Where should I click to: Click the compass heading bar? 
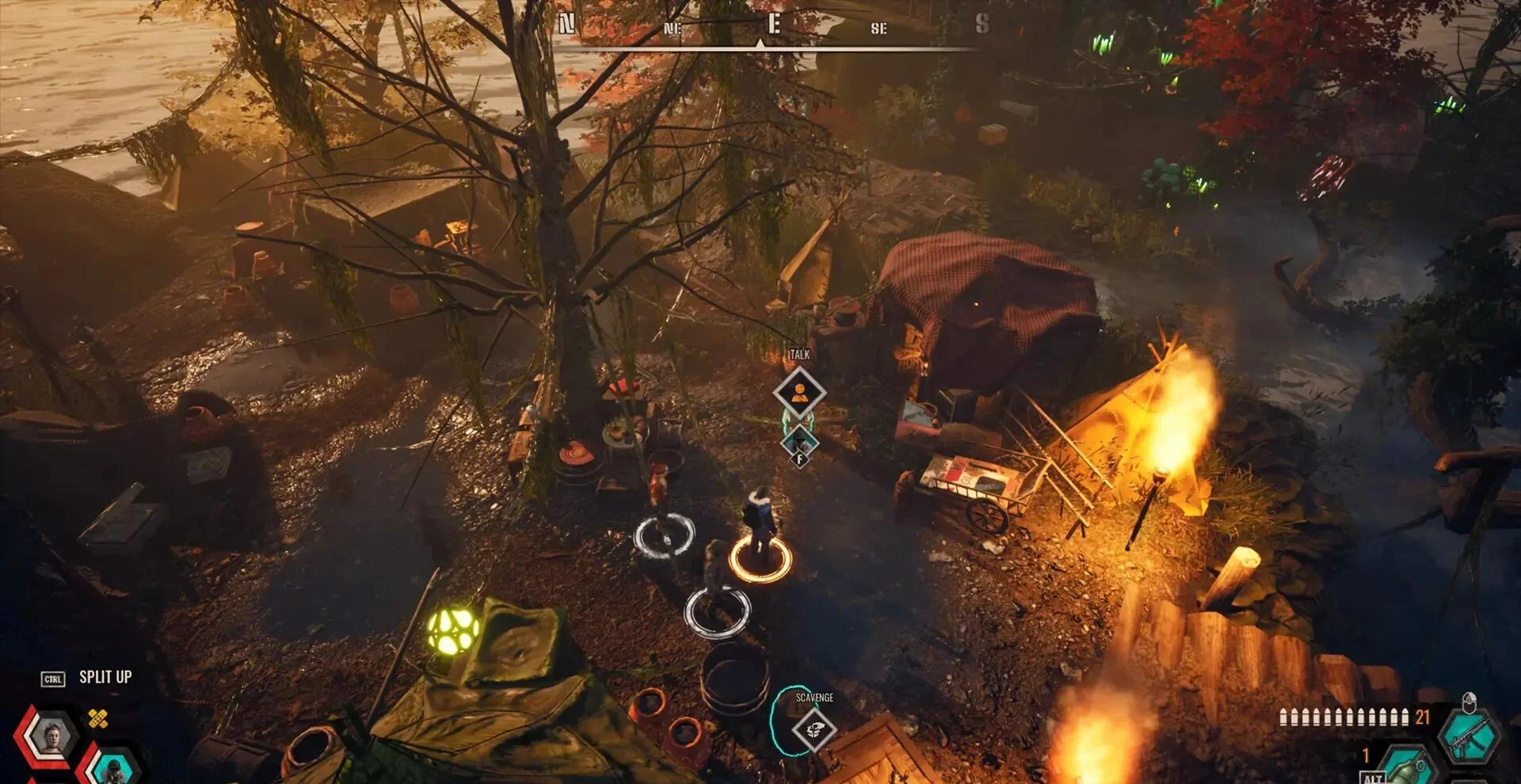pyautogui.click(x=765, y=32)
